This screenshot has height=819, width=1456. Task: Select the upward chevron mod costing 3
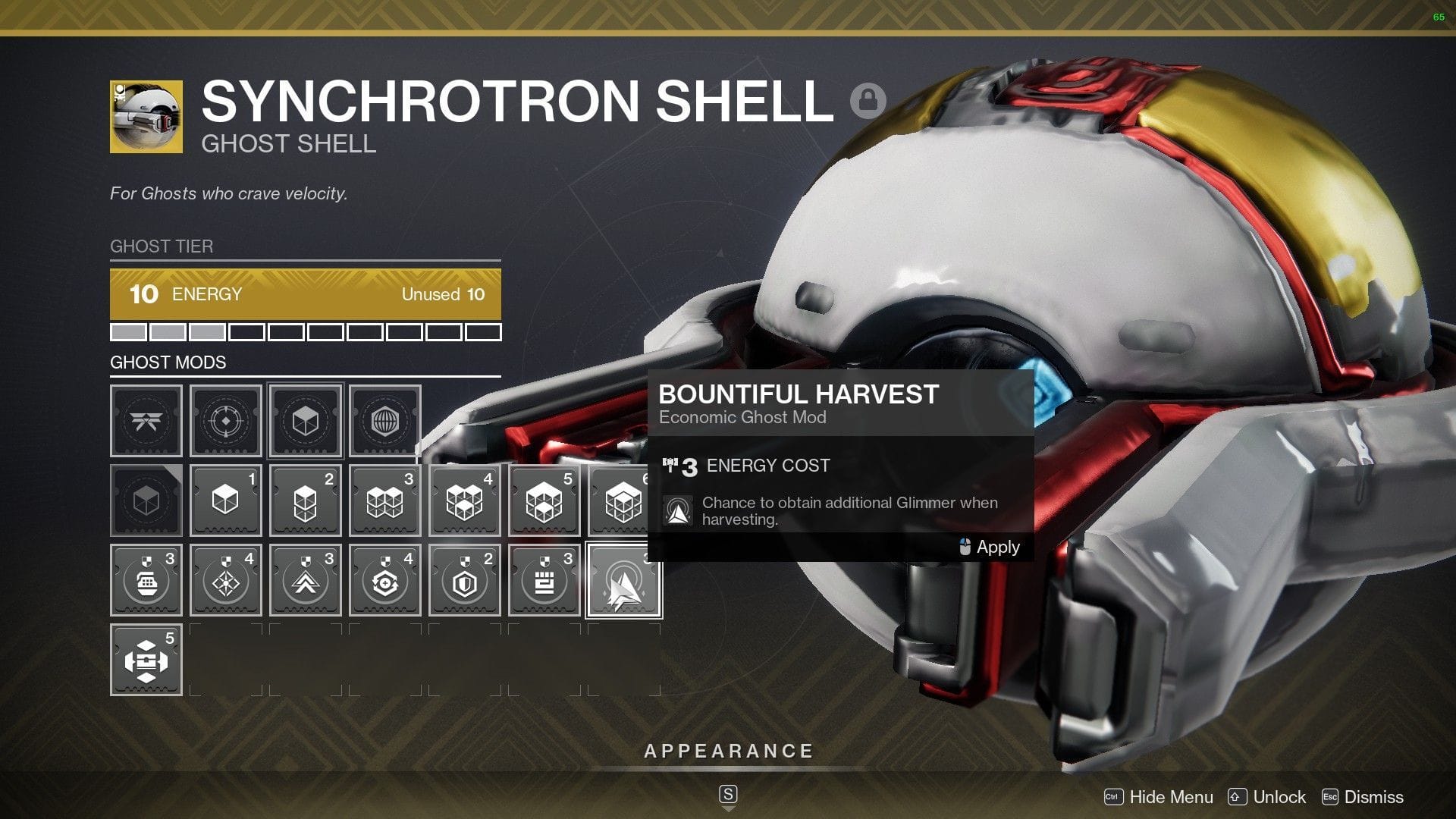[x=305, y=580]
